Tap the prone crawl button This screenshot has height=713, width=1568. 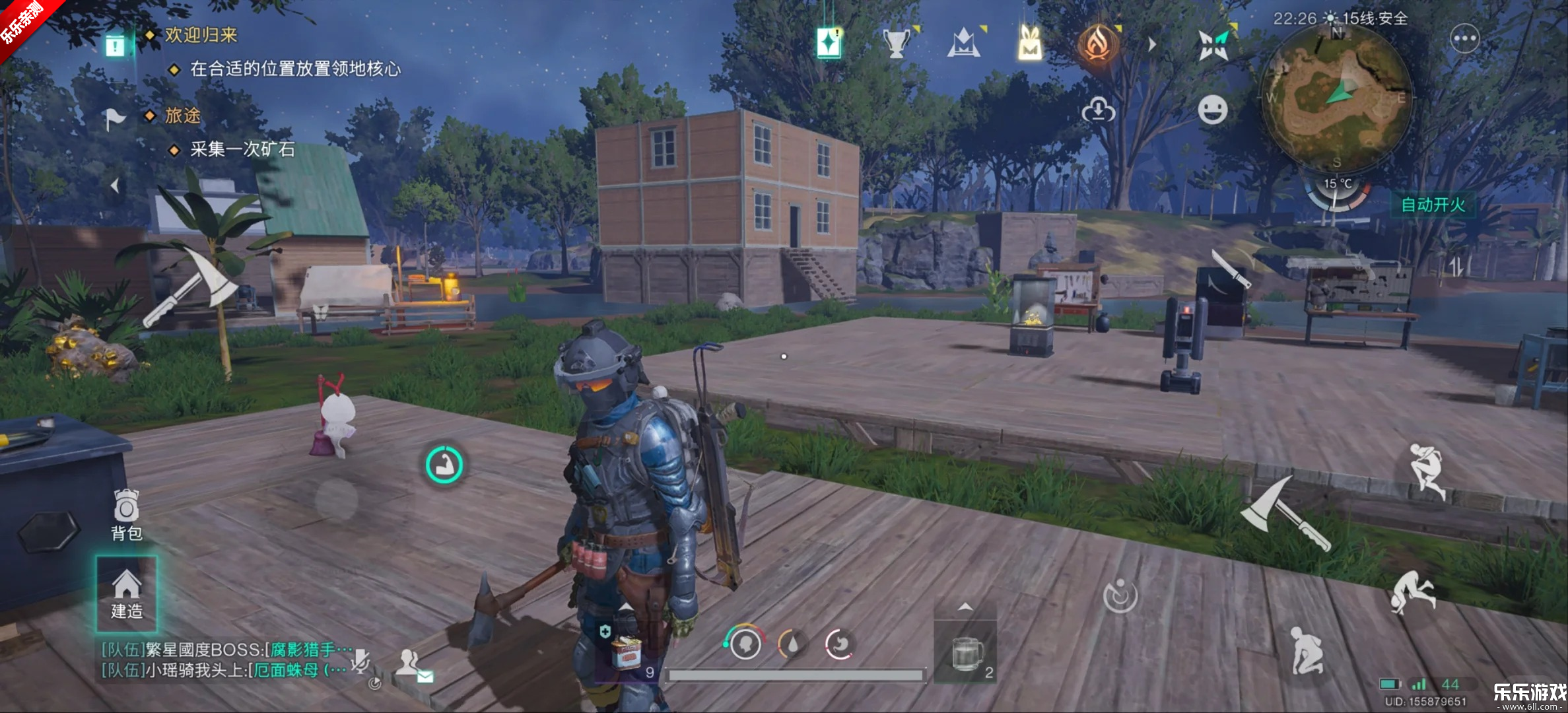coord(1413,591)
